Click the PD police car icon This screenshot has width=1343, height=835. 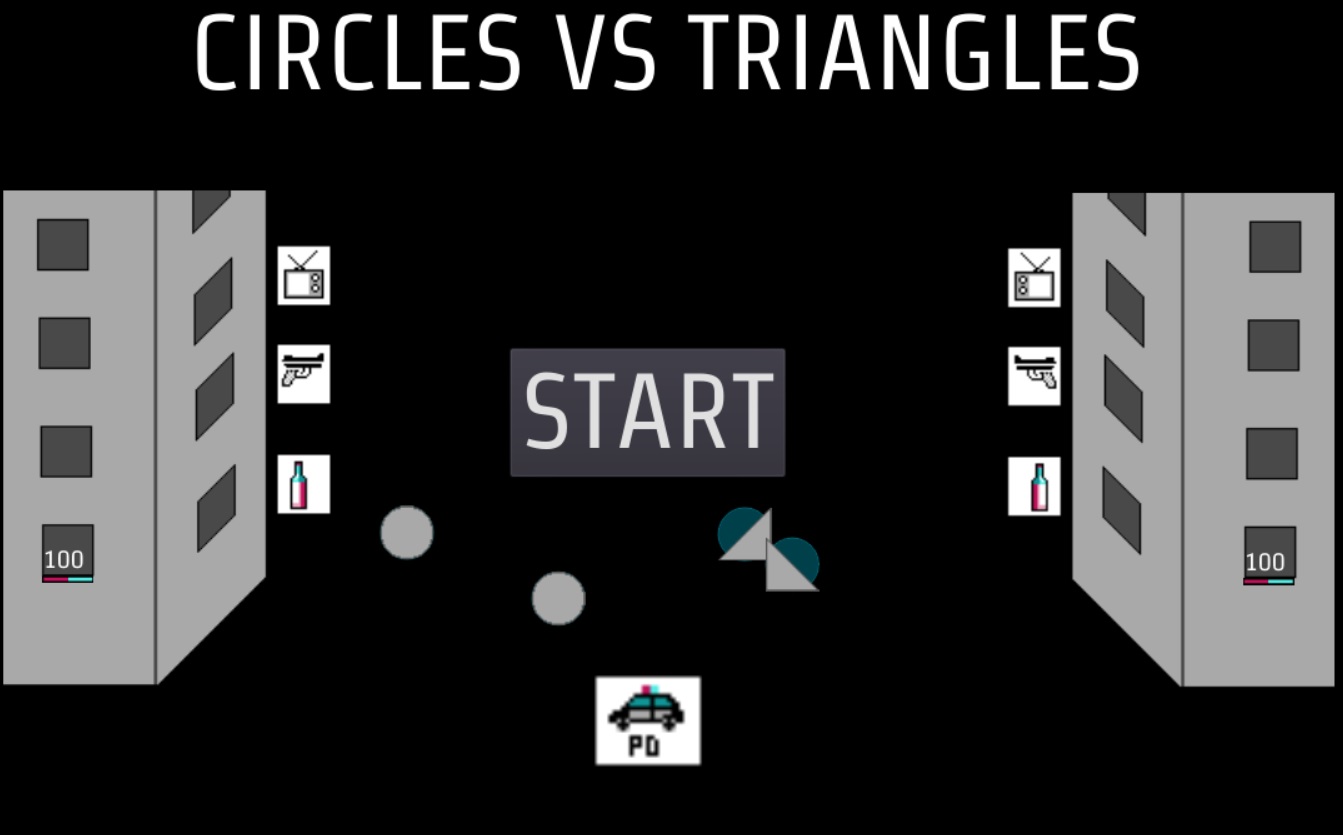[647, 722]
